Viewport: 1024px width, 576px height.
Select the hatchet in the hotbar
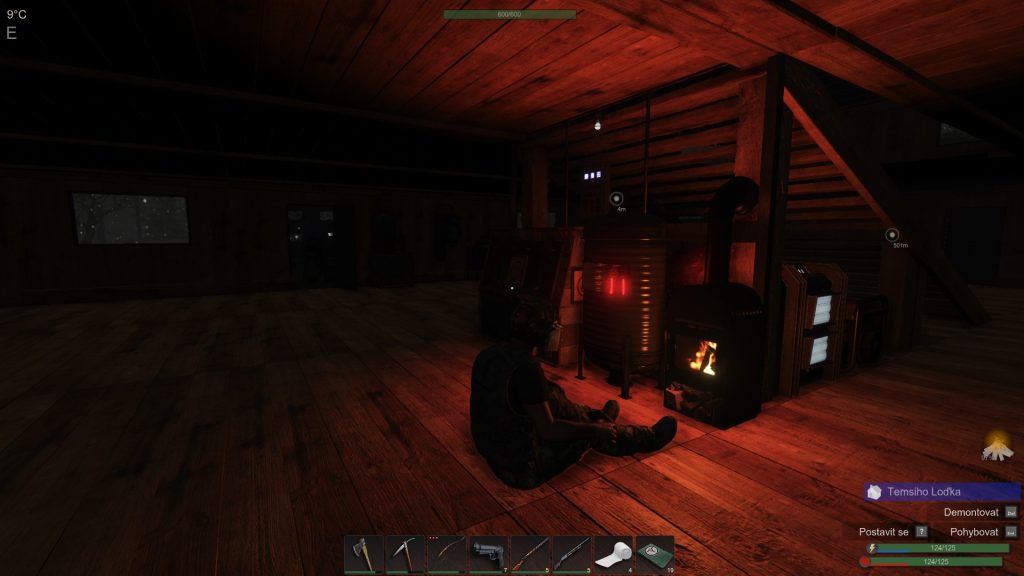(x=363, y=553)
